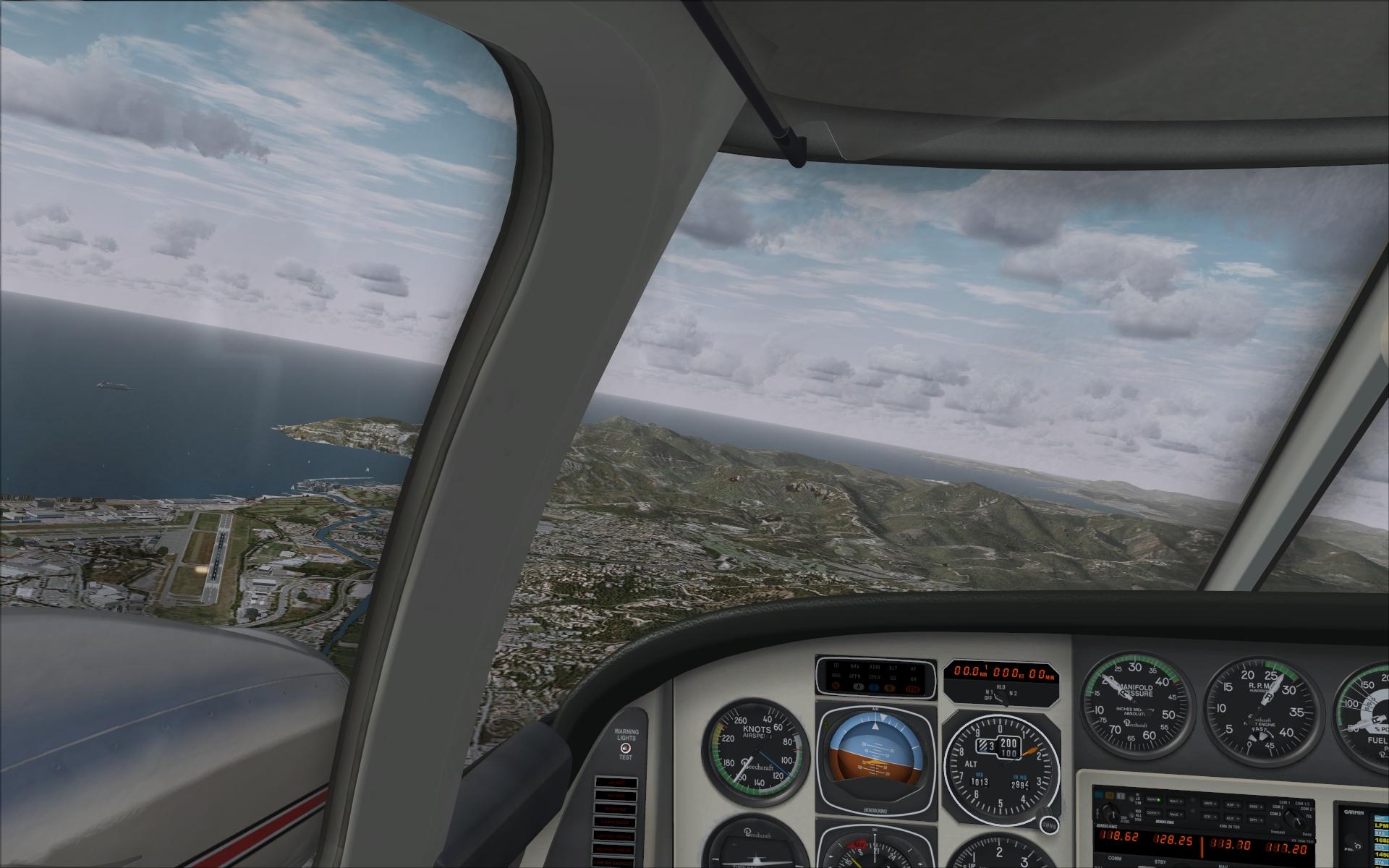The height and width of the screenshot is (868, 1389).
Task: Switch on the MKR audio button
Action: tap(1210, 804)
